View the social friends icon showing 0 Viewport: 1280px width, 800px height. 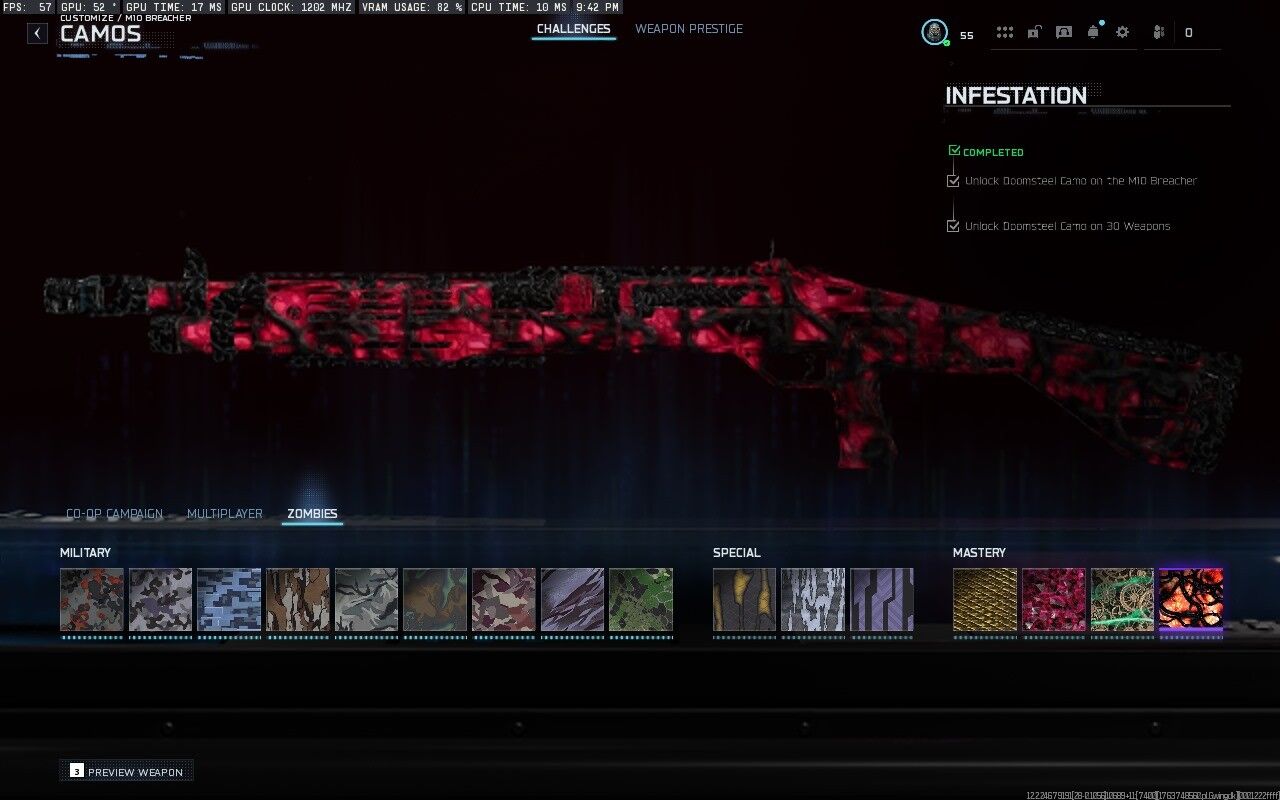pos(1160,31)
